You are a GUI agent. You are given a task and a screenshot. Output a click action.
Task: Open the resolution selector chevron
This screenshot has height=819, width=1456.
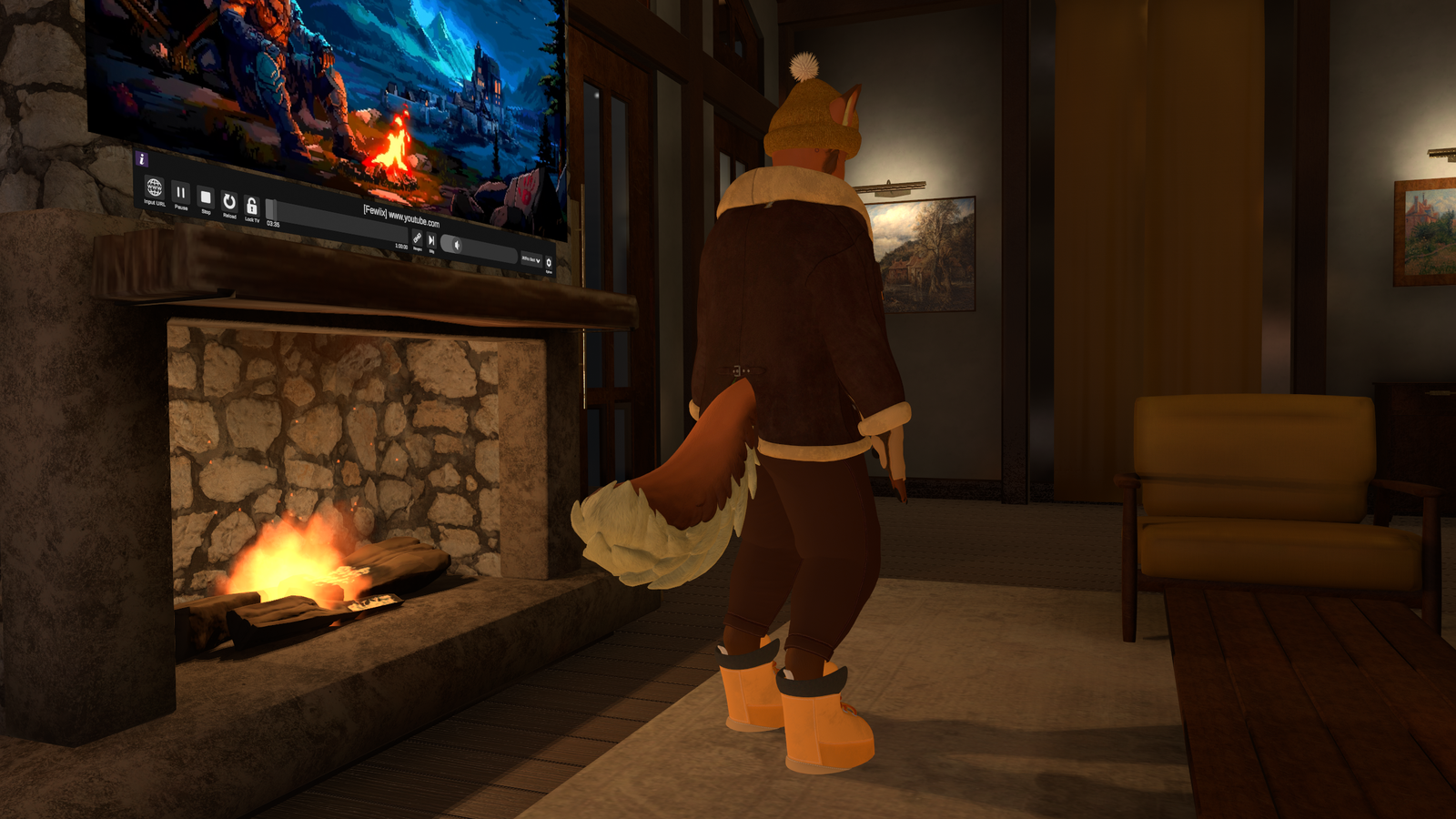click(x=539, y=259)
